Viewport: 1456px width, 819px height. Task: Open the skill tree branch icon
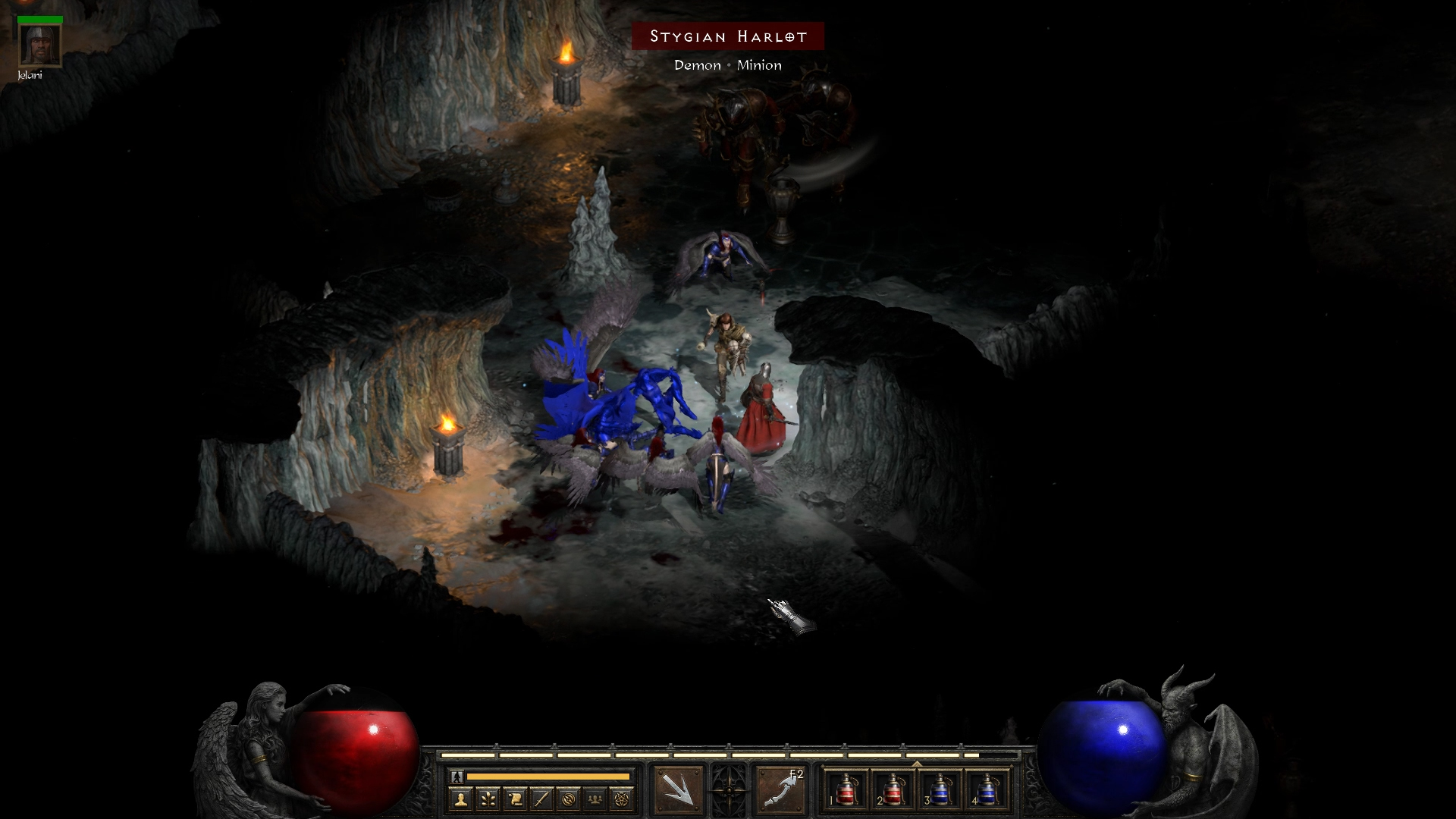(x=488, y=799)
